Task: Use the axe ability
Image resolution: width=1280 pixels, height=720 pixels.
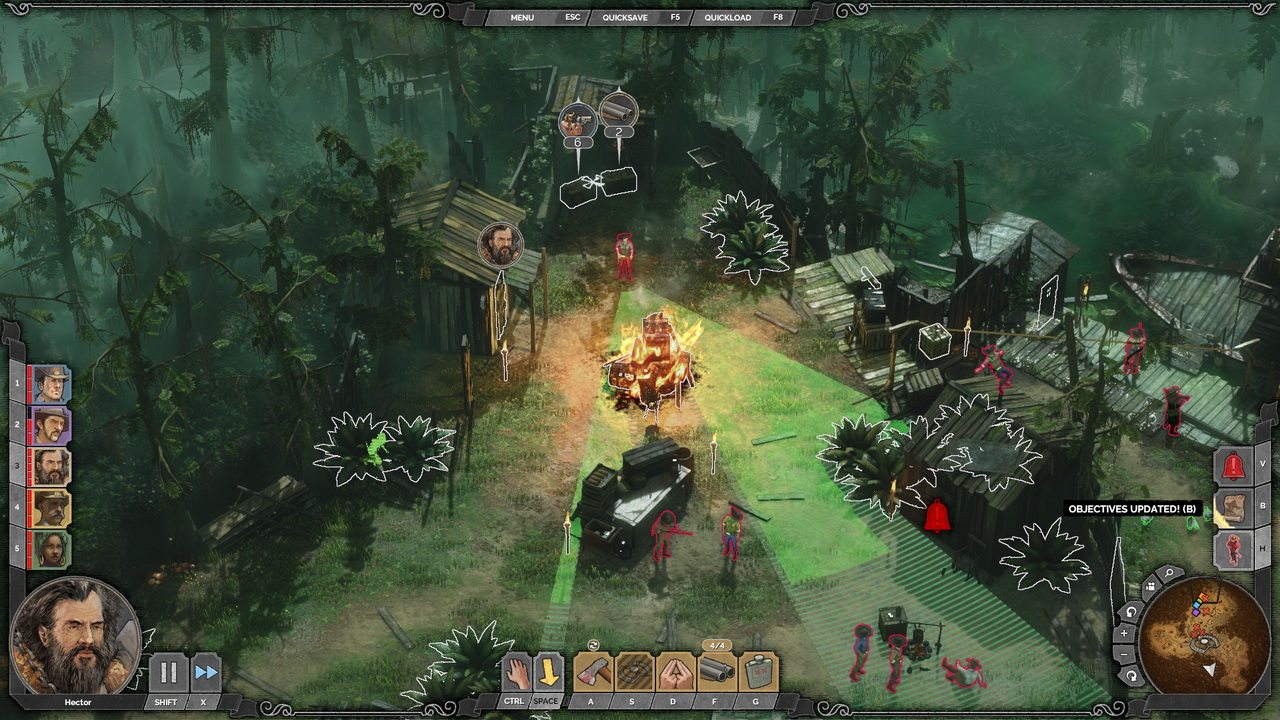Action: 592,672
